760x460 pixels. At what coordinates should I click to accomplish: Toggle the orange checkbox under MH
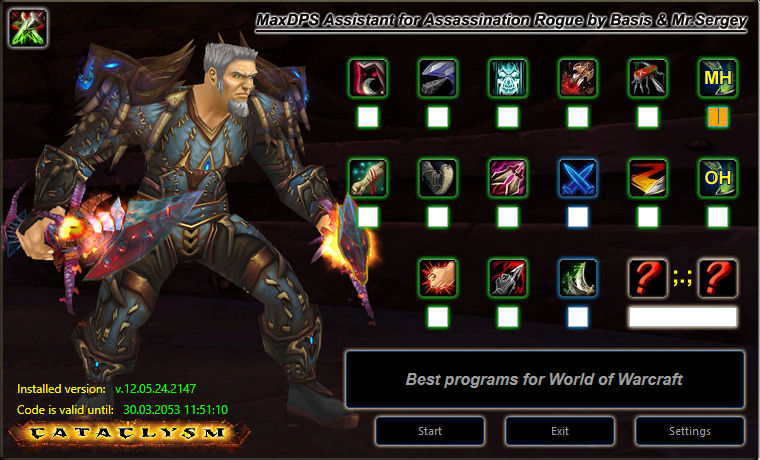(x=718, y=117)
